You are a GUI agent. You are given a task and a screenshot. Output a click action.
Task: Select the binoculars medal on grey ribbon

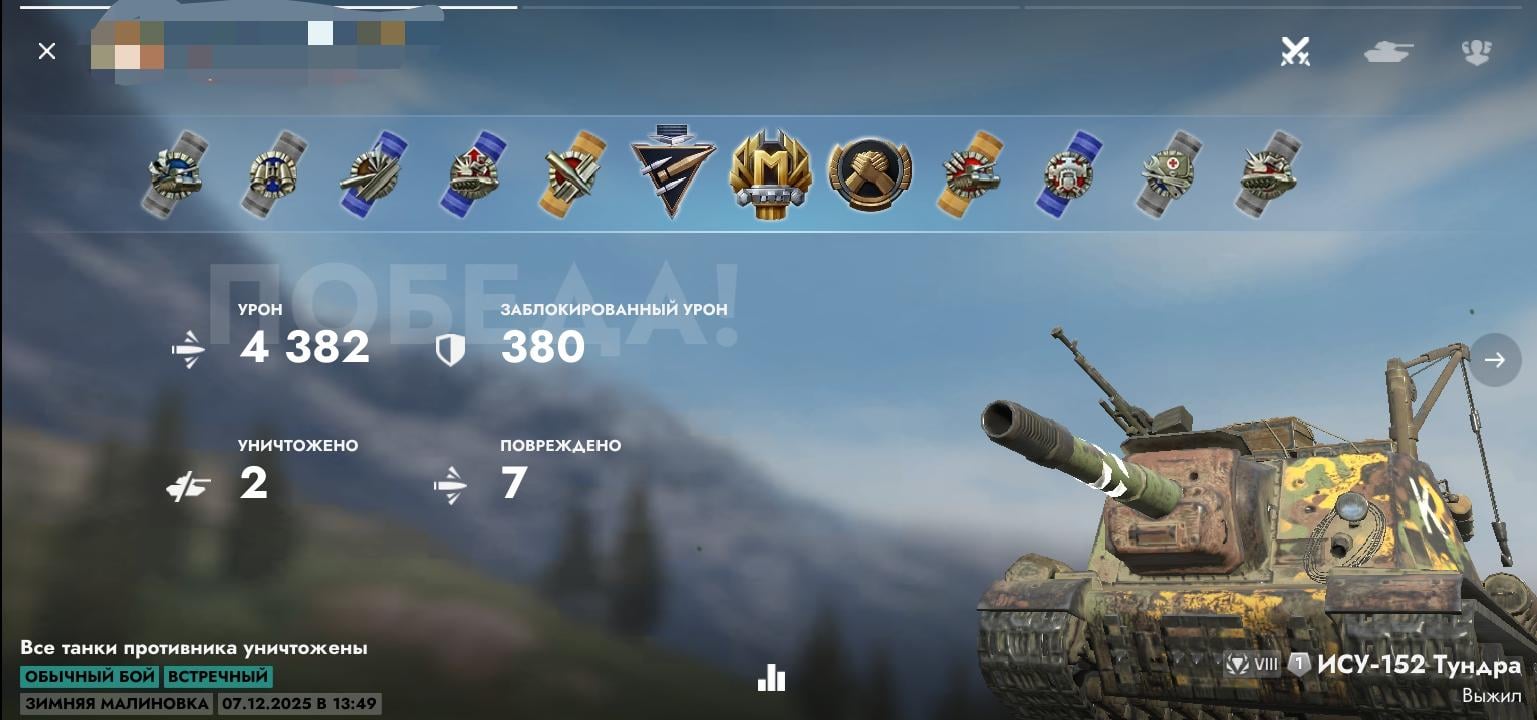coord(275,174)
